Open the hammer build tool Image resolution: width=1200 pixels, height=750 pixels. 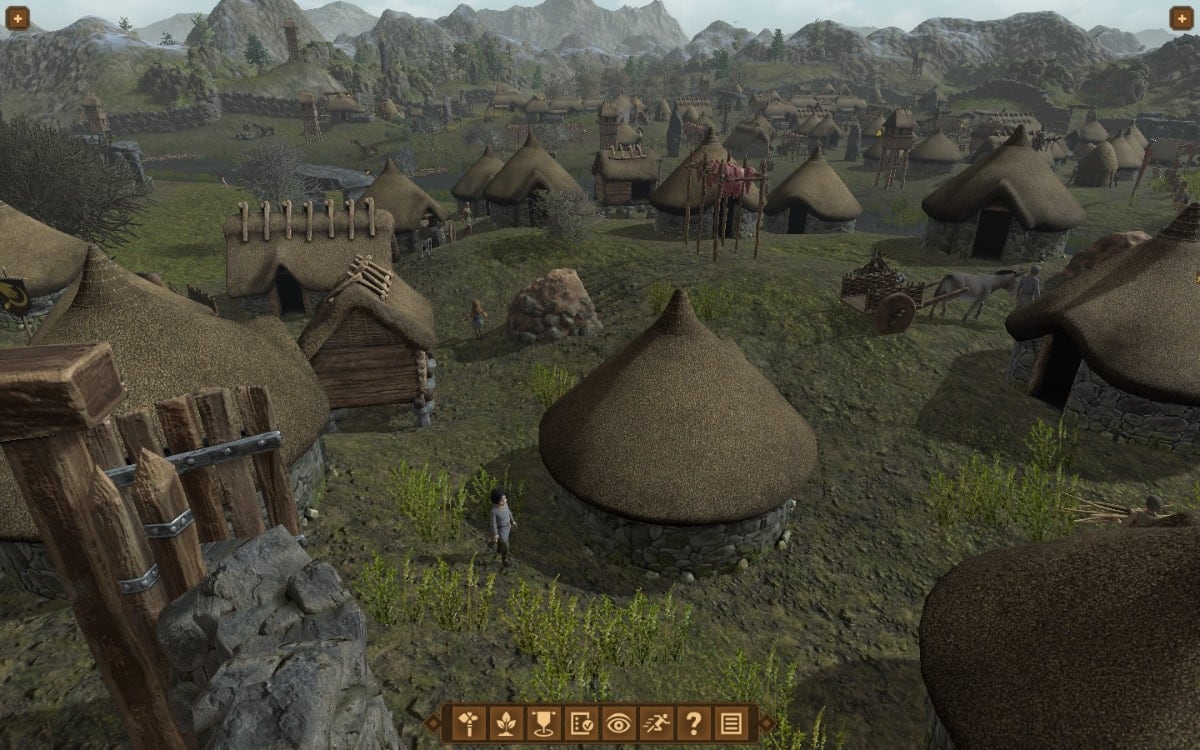click(x=469, y=722)
